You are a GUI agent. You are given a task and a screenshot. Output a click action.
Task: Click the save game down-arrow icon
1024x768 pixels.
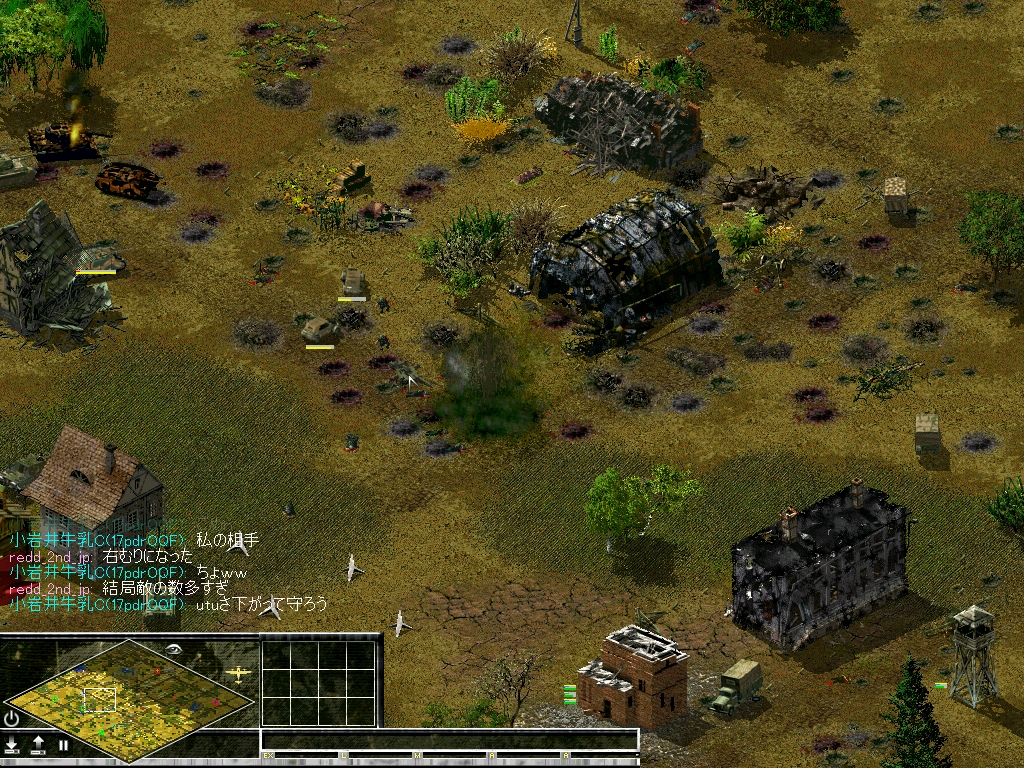click(x=12, y=744)
